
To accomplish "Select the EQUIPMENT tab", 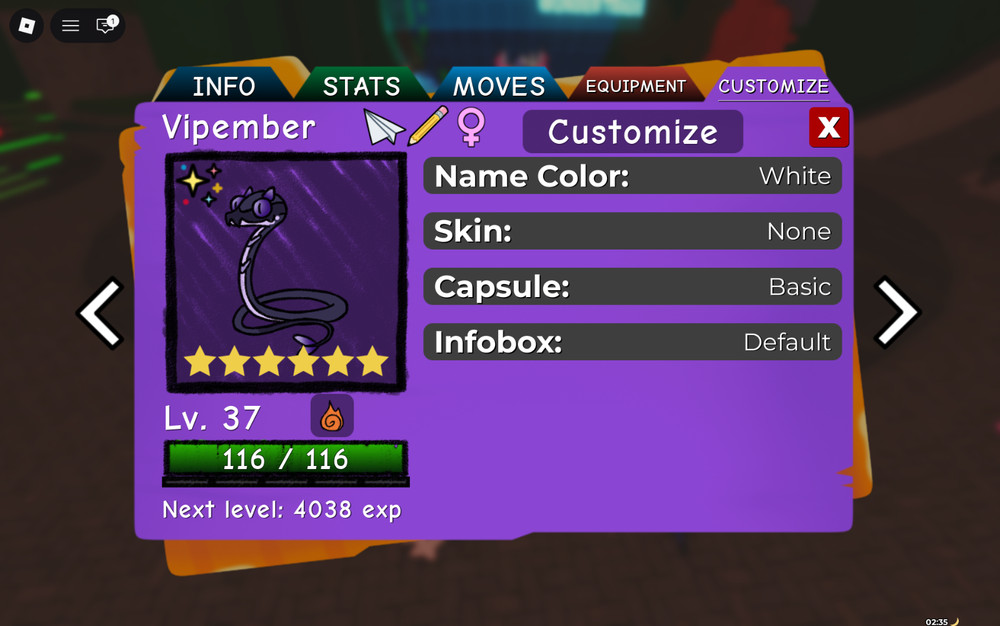I will click(x=636, y=86).
